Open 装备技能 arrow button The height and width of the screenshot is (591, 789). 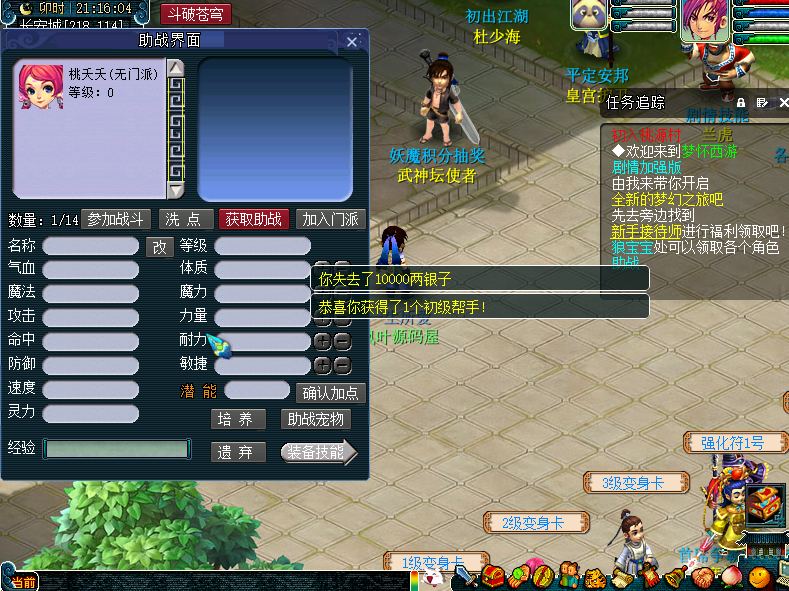pos(318,452)
